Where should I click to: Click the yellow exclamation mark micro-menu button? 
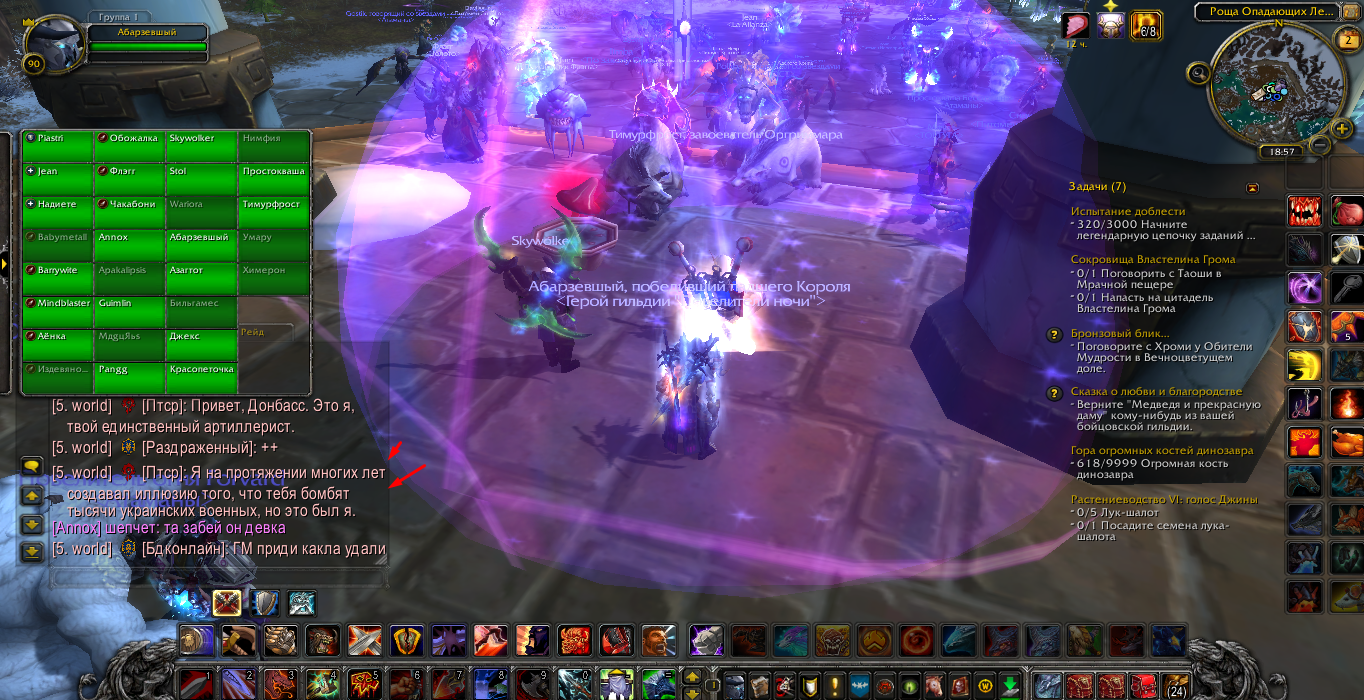click(x=835, y=685)
